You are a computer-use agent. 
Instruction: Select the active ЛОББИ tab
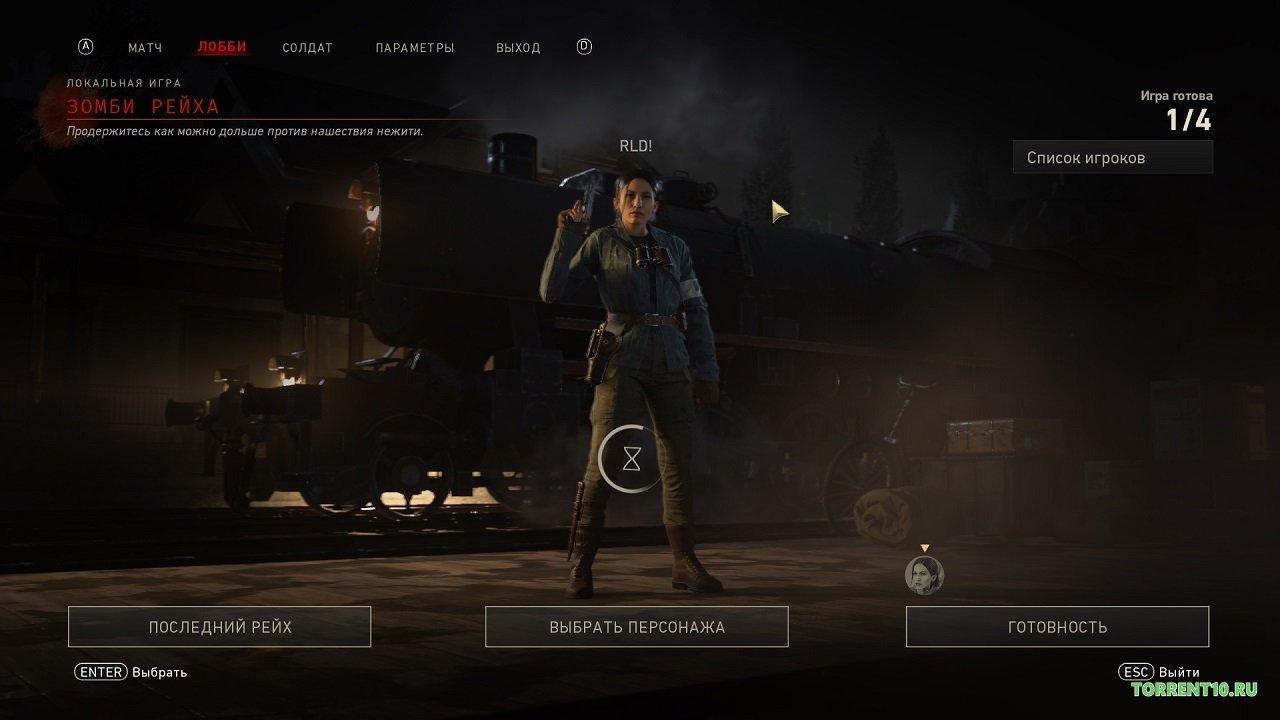(220, 47)
